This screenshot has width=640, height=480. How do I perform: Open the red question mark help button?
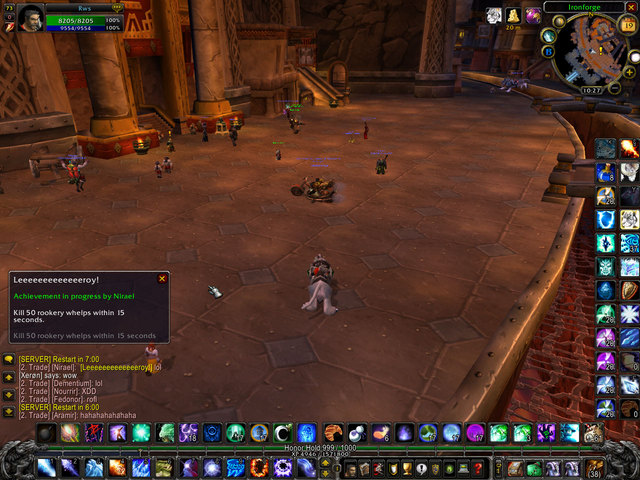[478, 468]
